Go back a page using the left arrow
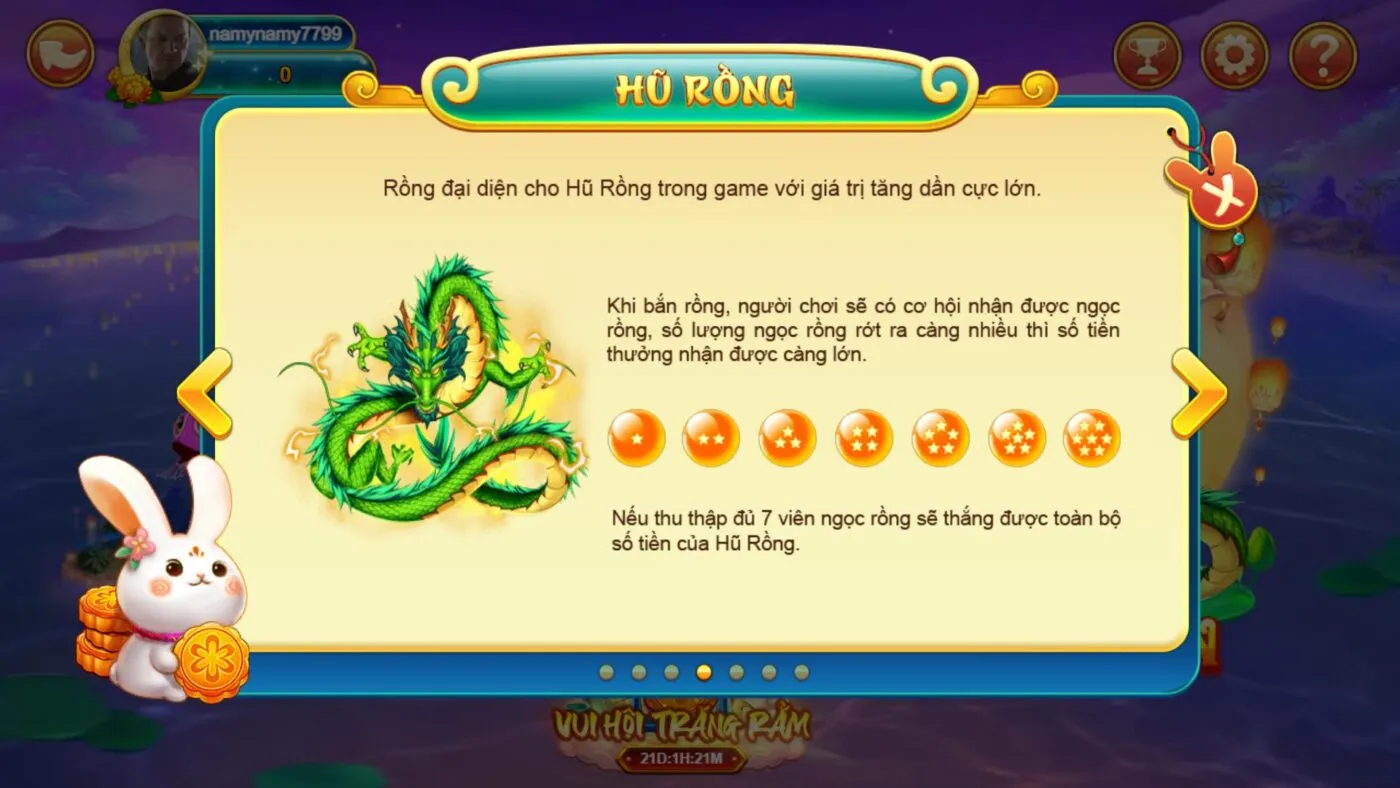This screenshot has width=1400, height=788. (203, 390)
